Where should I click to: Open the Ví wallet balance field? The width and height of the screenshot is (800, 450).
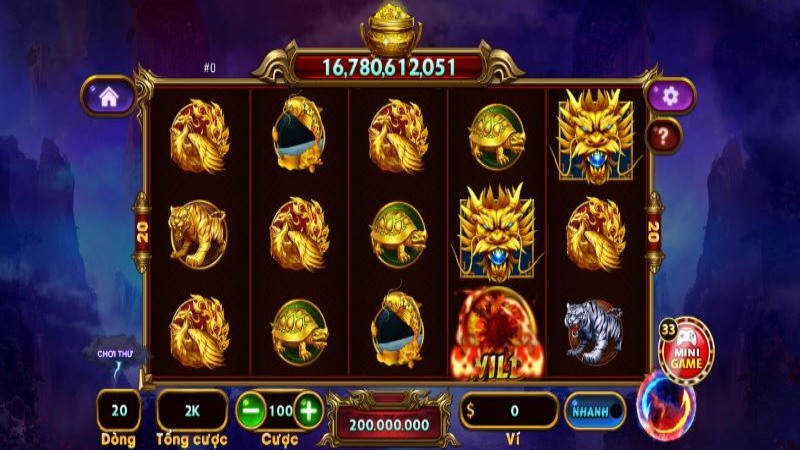pyautogui.click(x=508, y=410)
